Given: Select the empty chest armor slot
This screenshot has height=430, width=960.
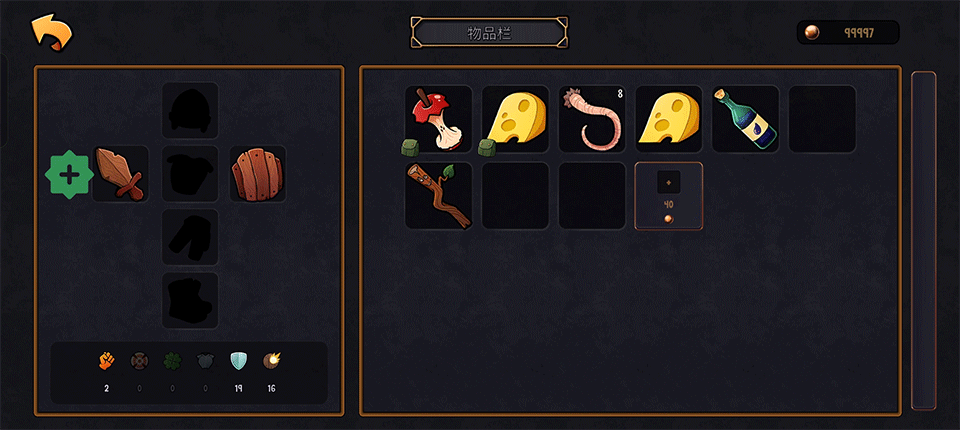Looking at the screenshot, I should [190, 174].
